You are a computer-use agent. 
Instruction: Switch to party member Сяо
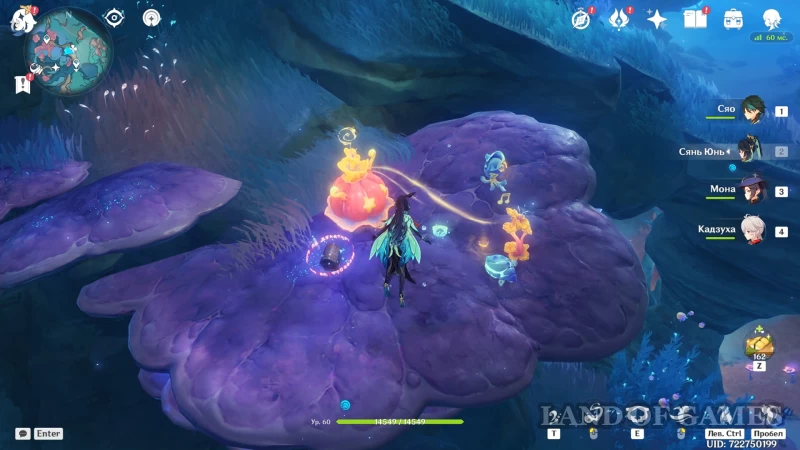click(x=752, y=110)
